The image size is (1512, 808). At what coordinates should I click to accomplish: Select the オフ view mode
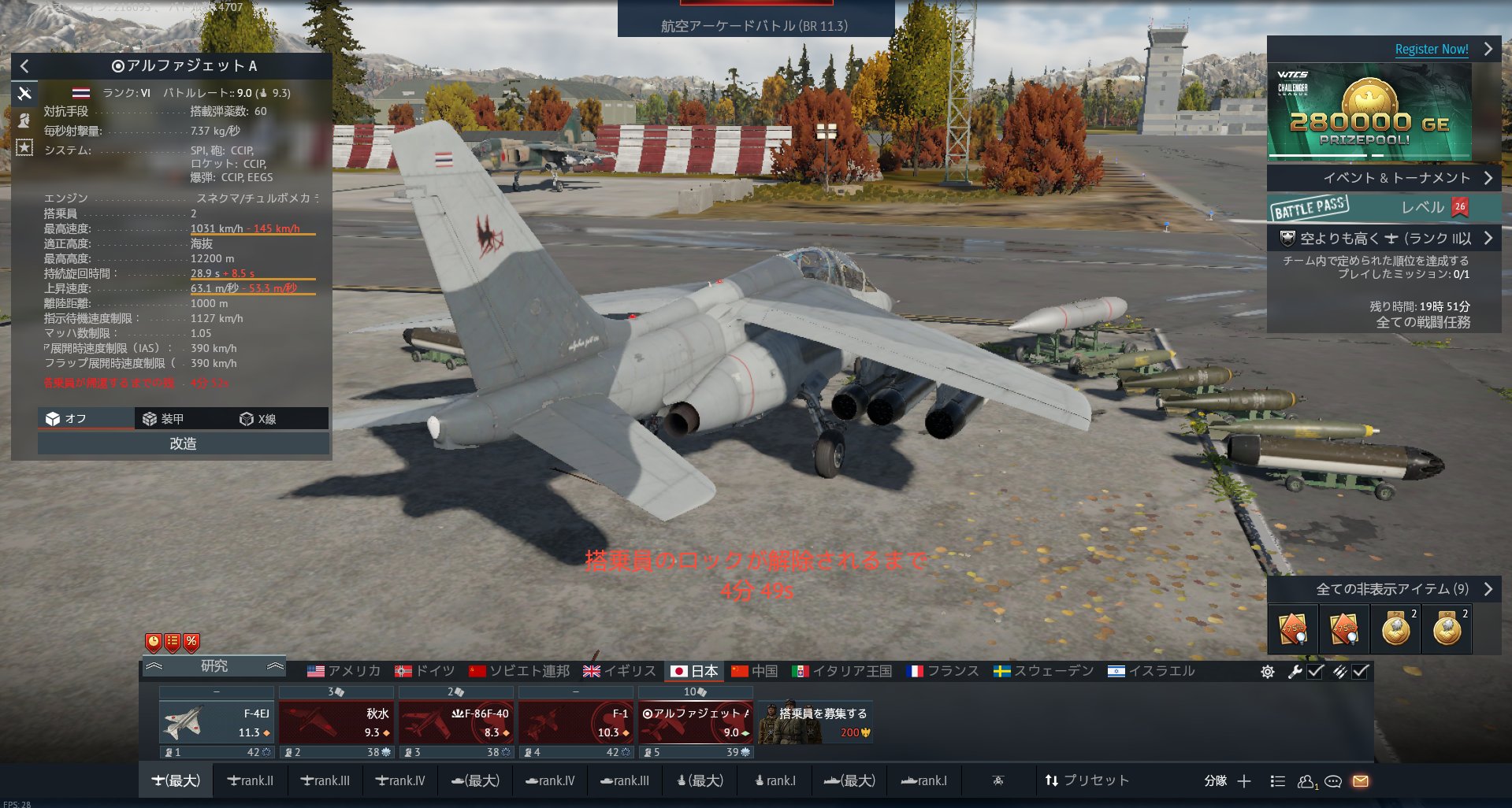point(67,419)
